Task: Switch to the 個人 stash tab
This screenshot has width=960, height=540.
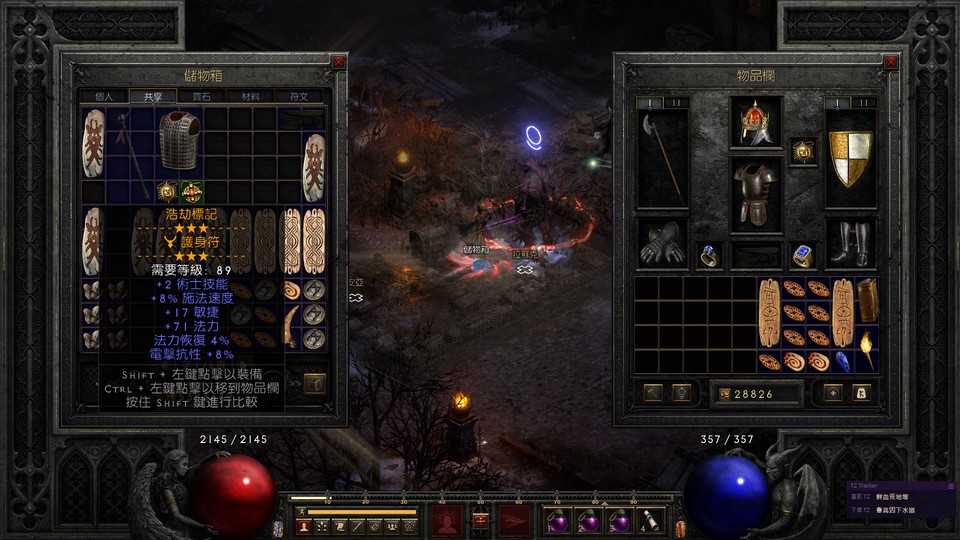Action: click(104, 97)
